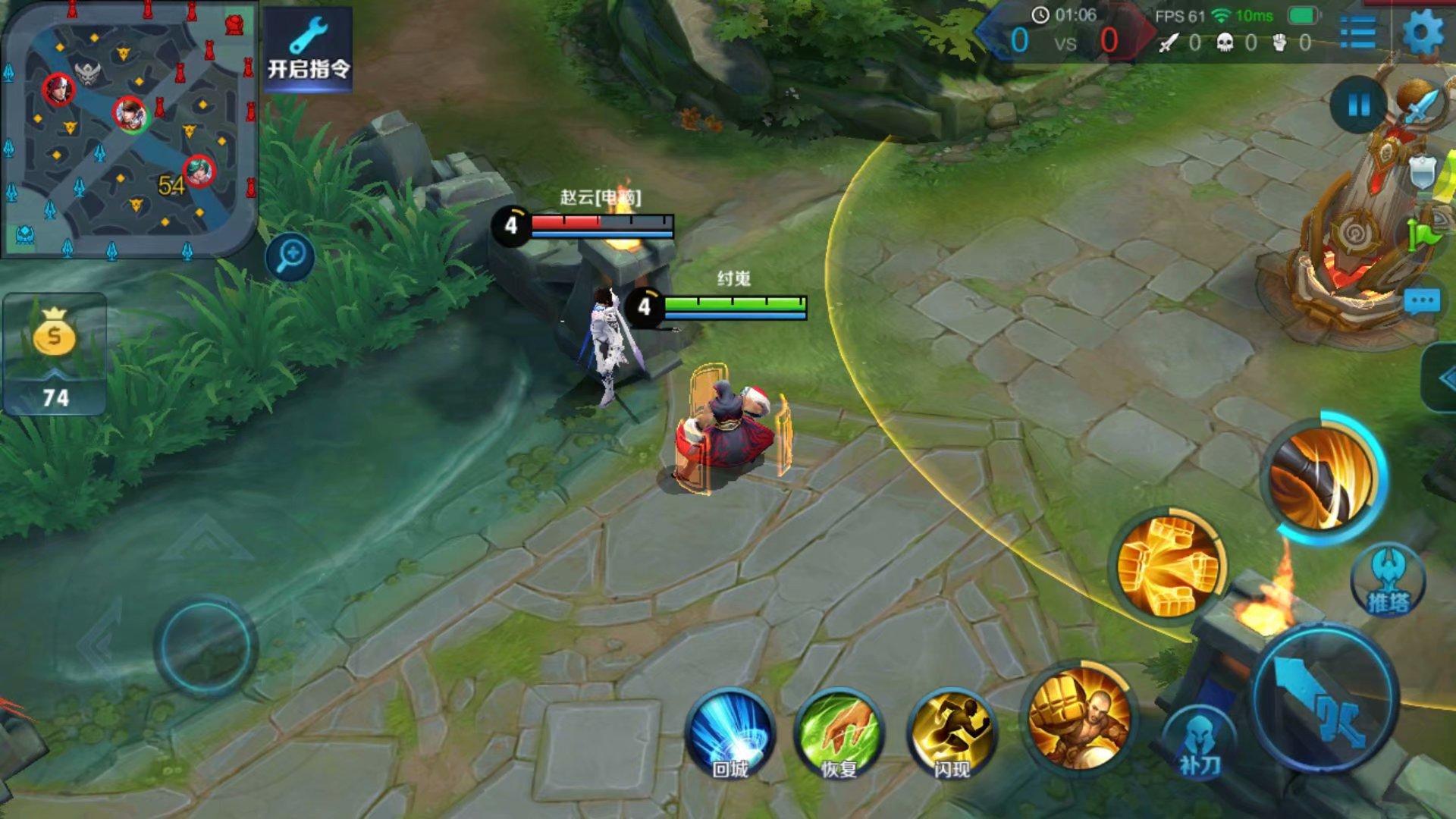This screenshot has height=819, width=1456.
Task: Trigger the twin golden fists skill
Action: (x=1166, y=565)
